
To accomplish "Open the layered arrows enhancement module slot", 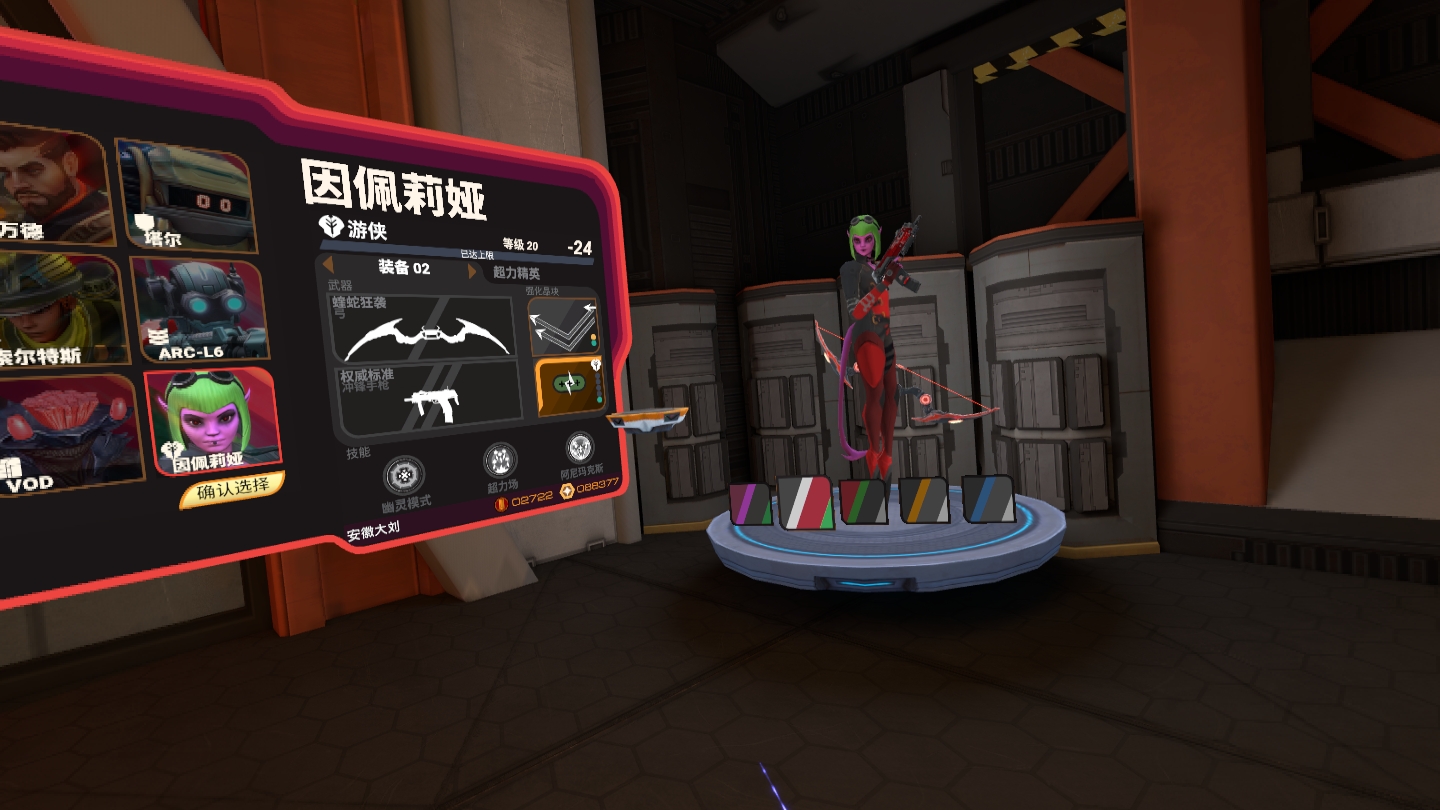I will 563,323.
